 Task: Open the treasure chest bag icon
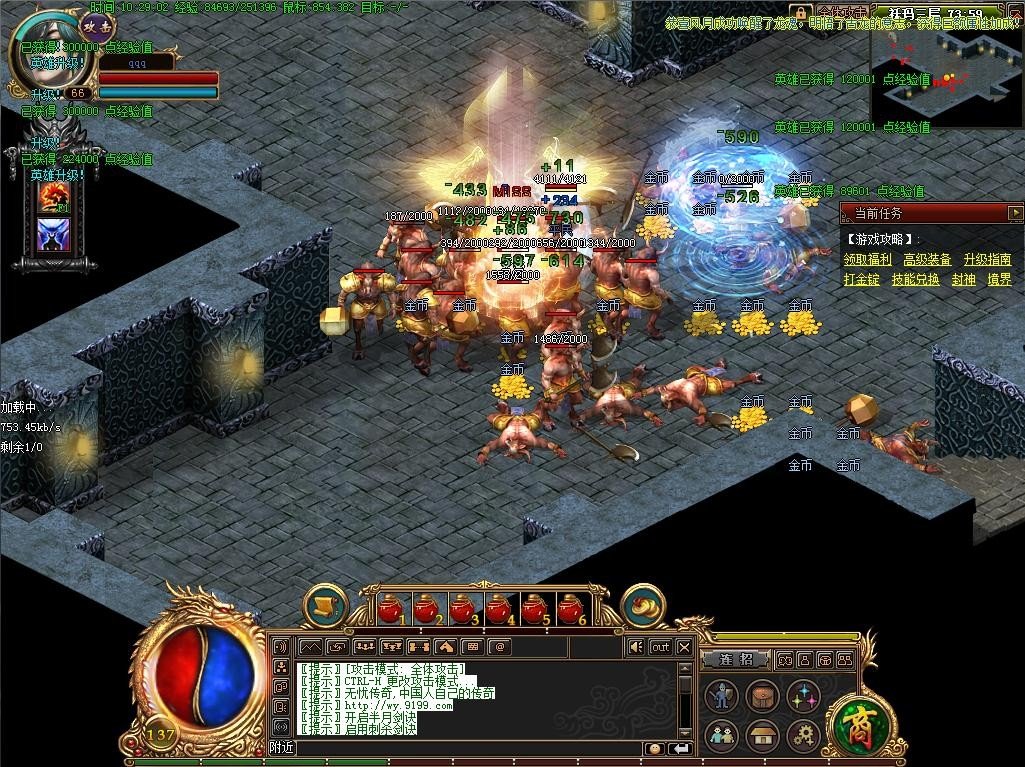click(x=762, y=695)
